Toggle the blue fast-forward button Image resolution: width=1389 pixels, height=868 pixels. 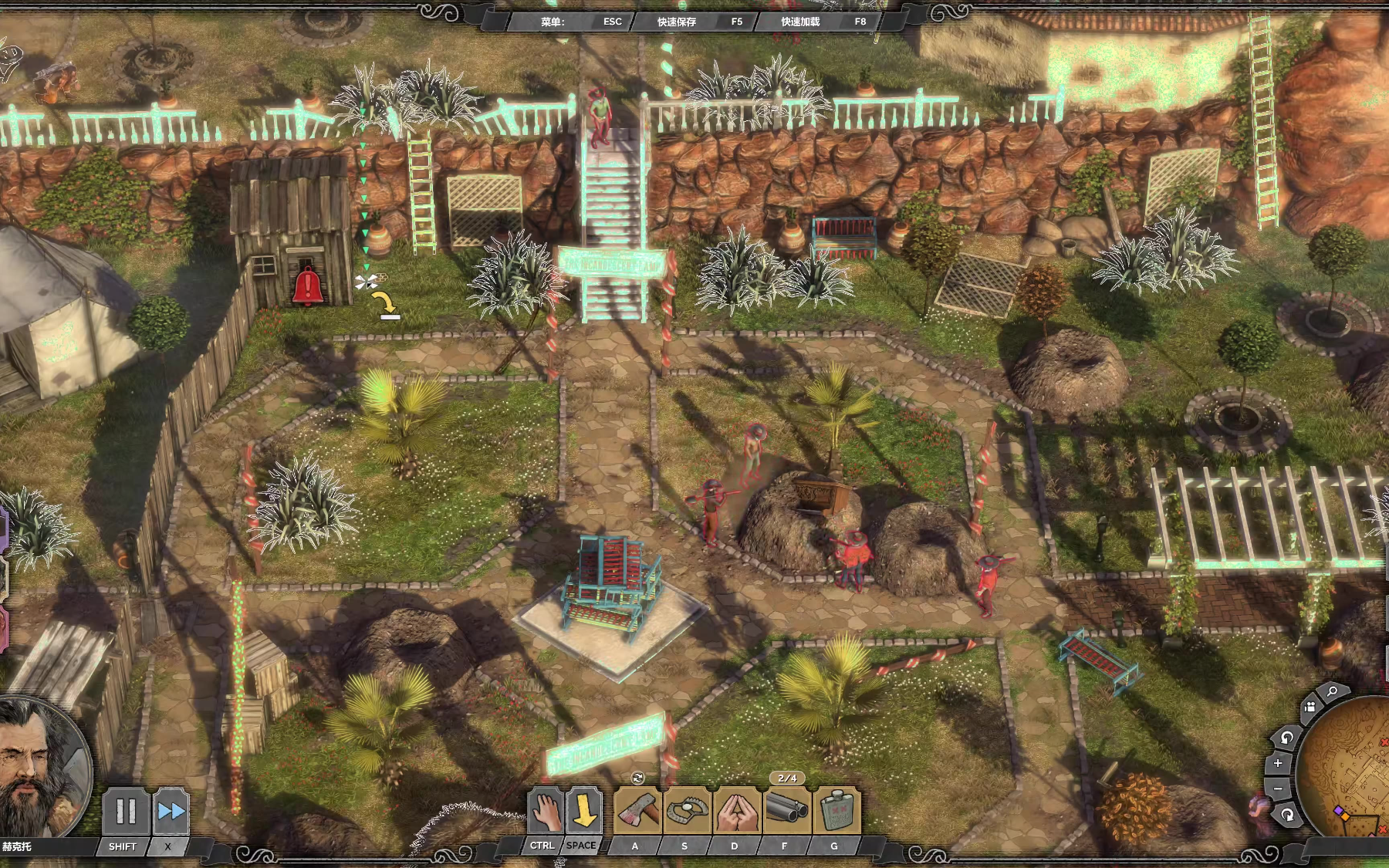coord(171,812)
